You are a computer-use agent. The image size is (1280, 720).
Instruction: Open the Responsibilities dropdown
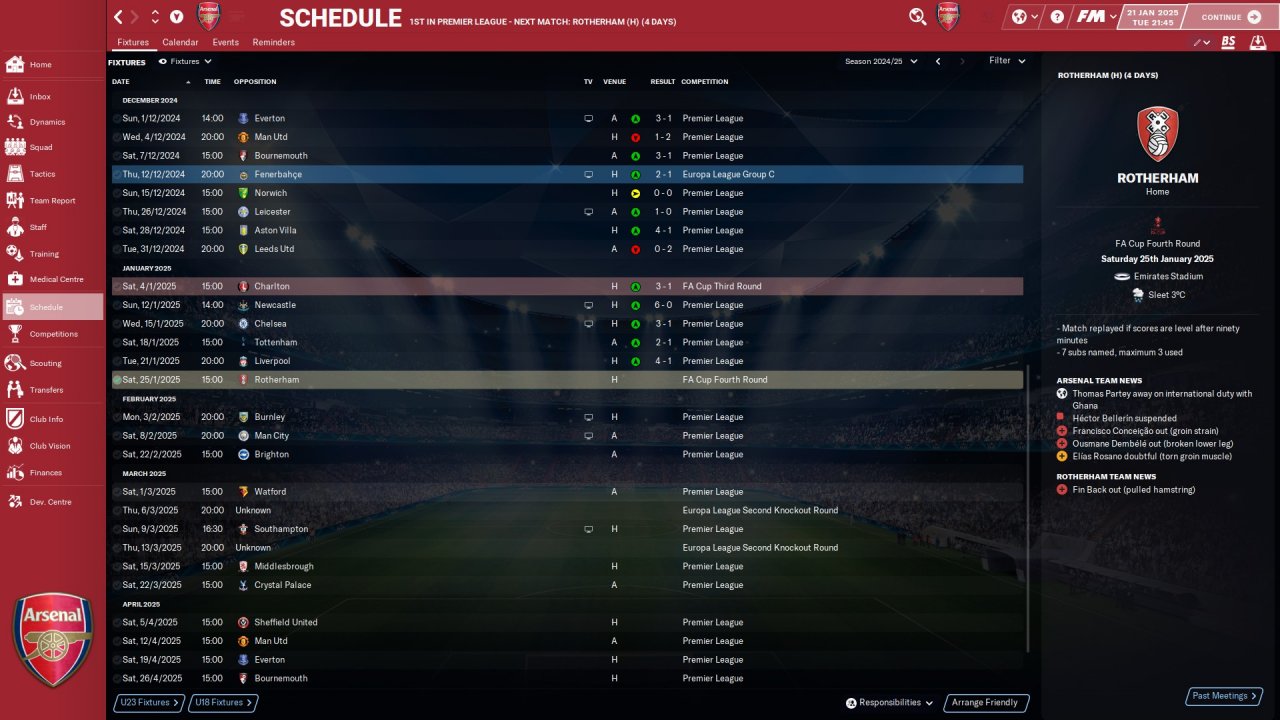pos(889,703)
